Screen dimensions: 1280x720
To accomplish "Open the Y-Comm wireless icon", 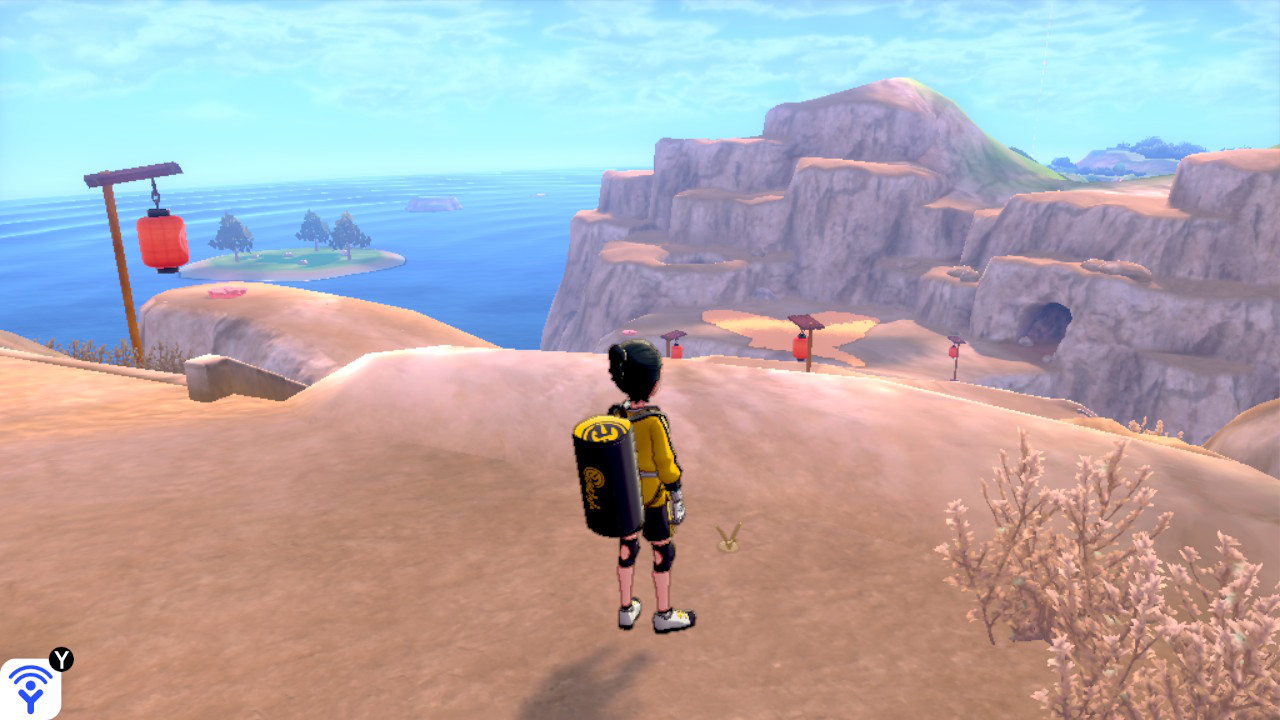I will tap(30, 688).
